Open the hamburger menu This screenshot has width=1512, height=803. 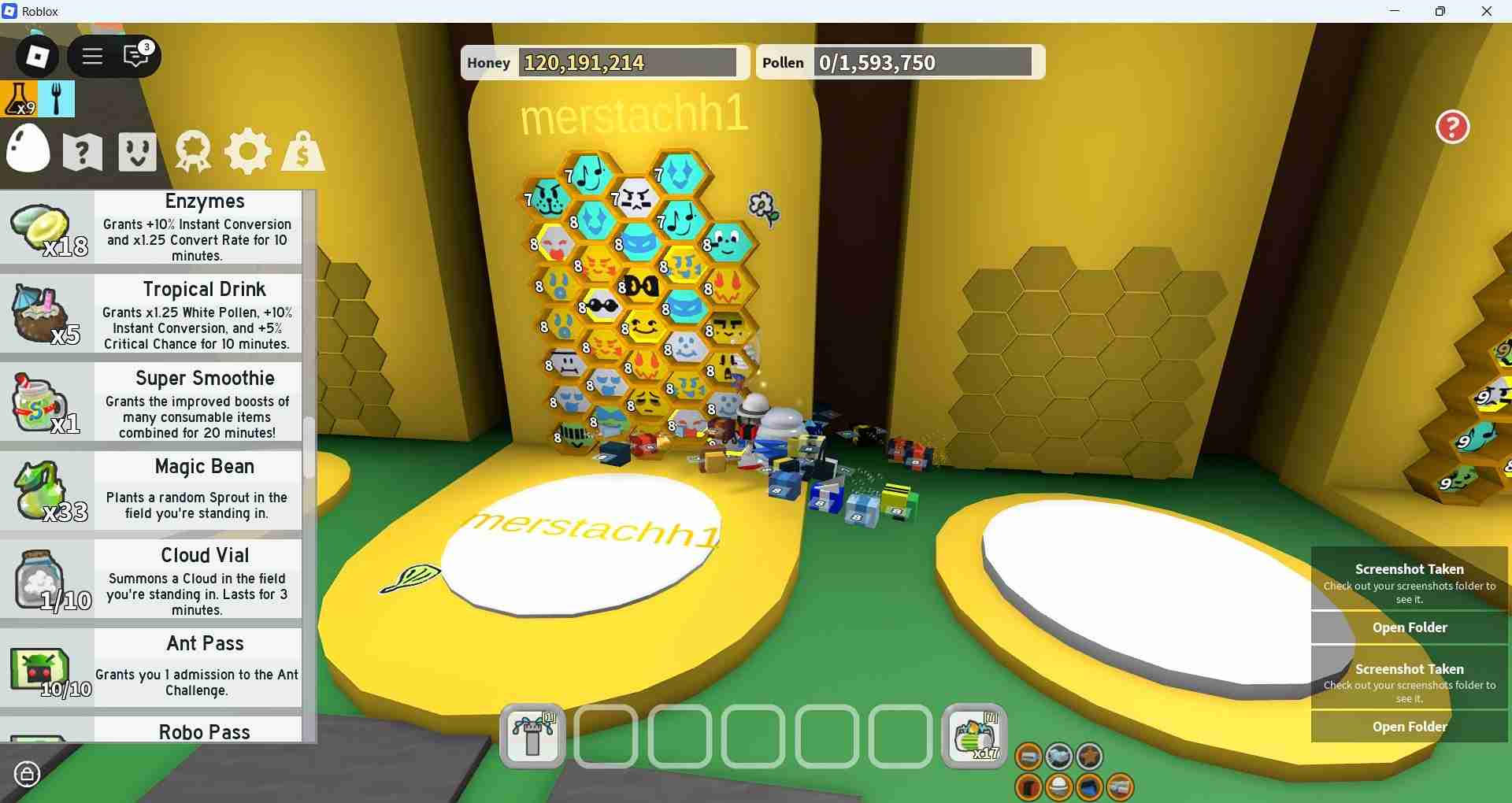click(x=92, y=56)
